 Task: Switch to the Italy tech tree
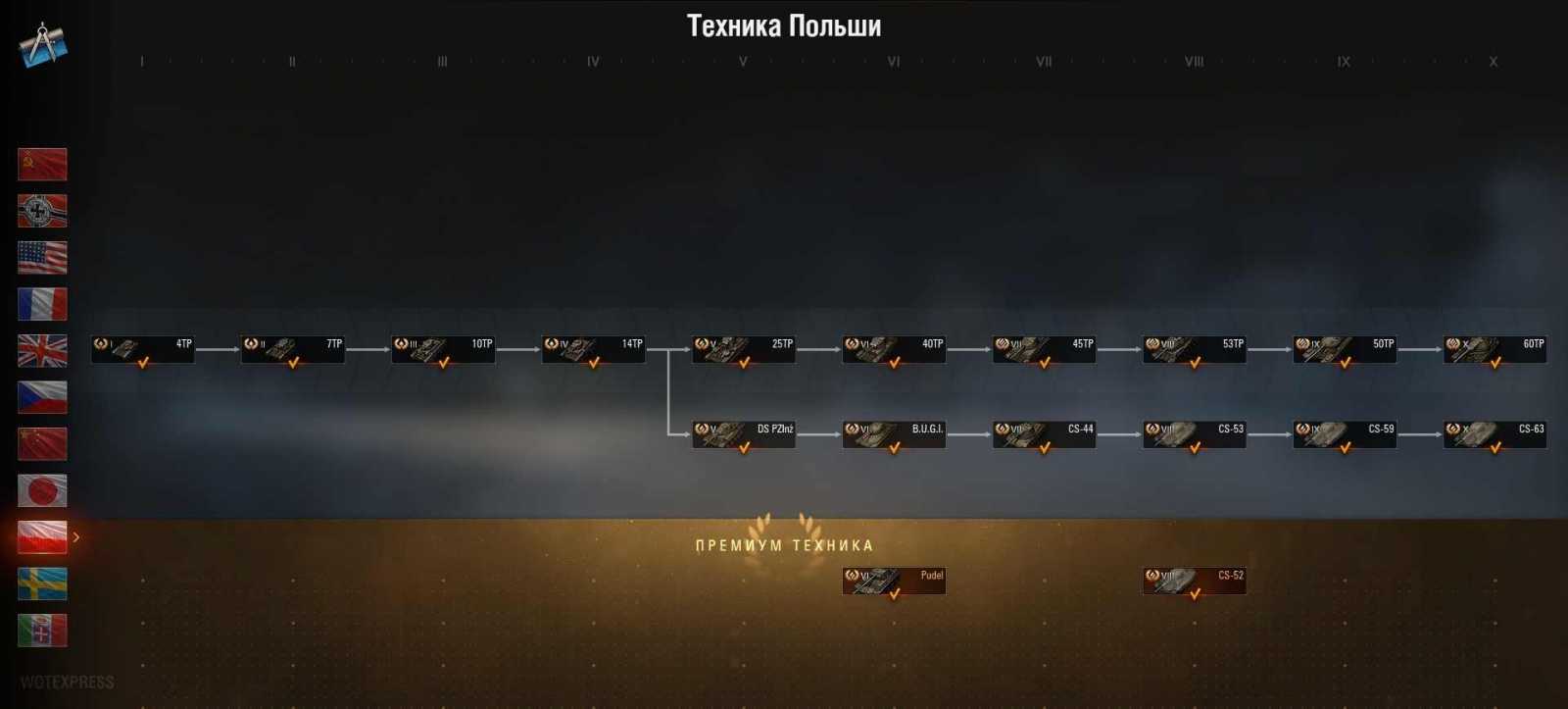pos(41,631)
